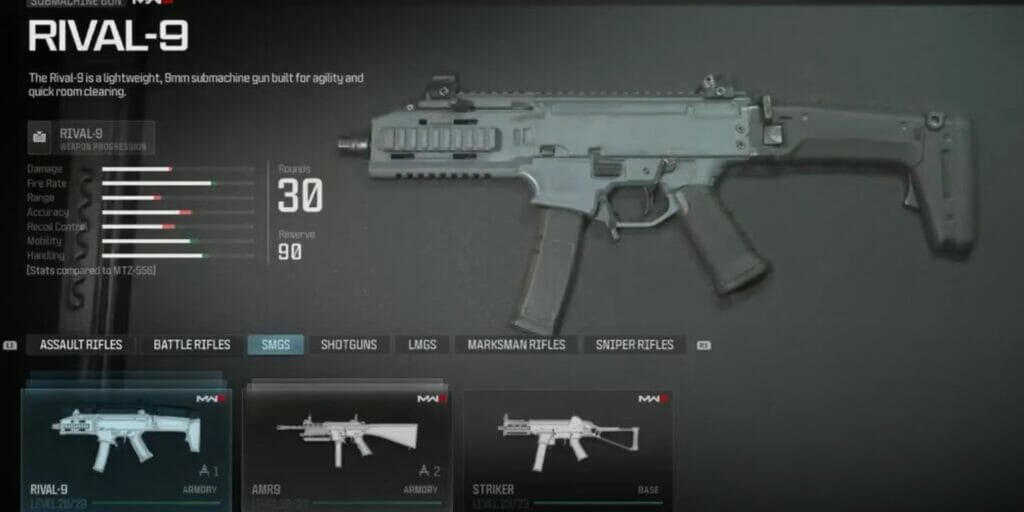Pick the Striker weapon card
This screenshot has height=512, width=1024.
coord(567,445)
